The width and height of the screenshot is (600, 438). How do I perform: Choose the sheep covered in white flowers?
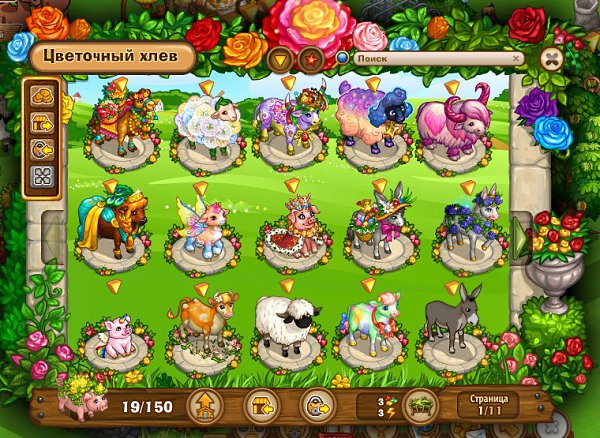205,123
